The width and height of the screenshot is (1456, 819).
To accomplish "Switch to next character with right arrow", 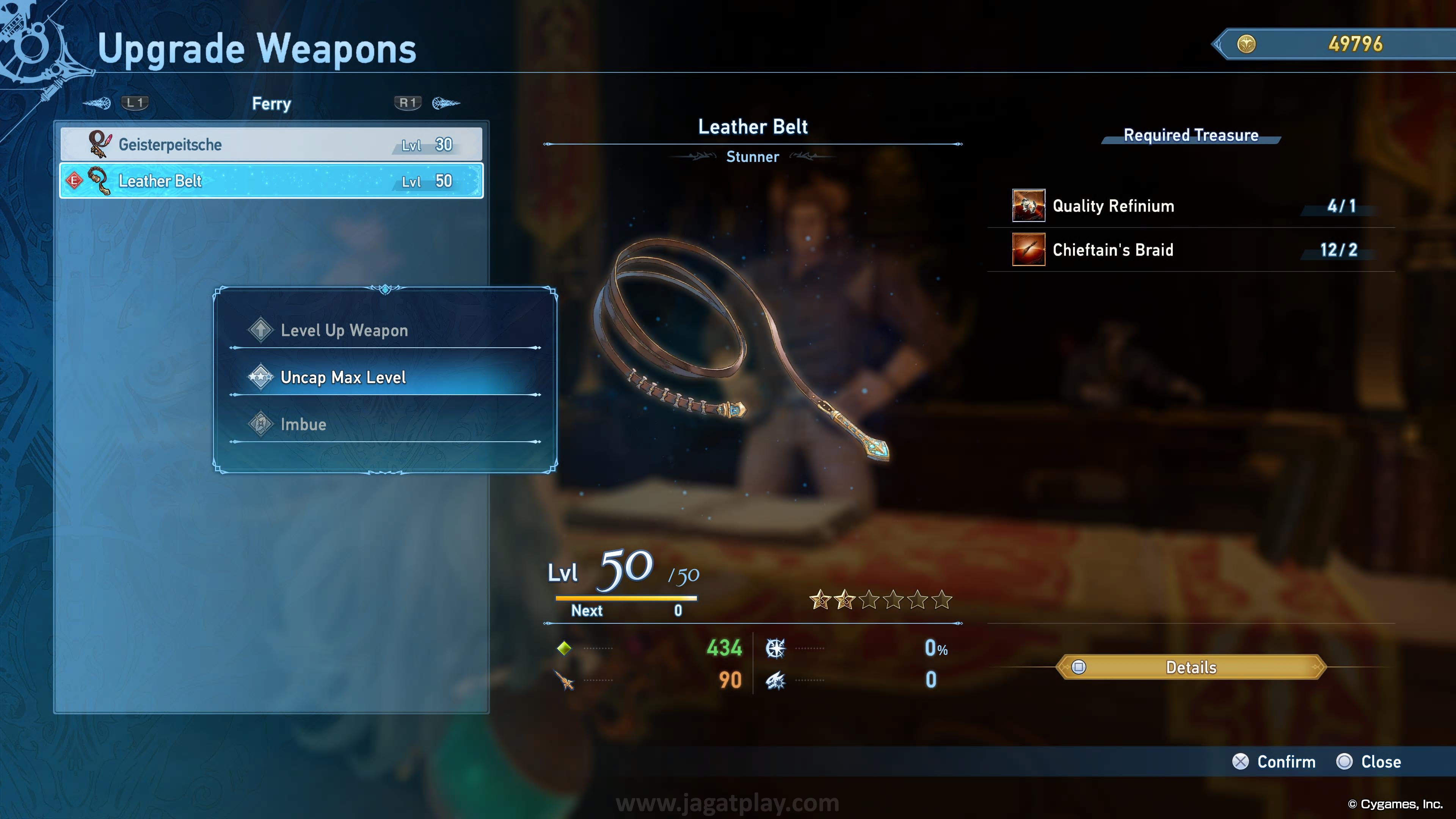I will pos(446,103).
